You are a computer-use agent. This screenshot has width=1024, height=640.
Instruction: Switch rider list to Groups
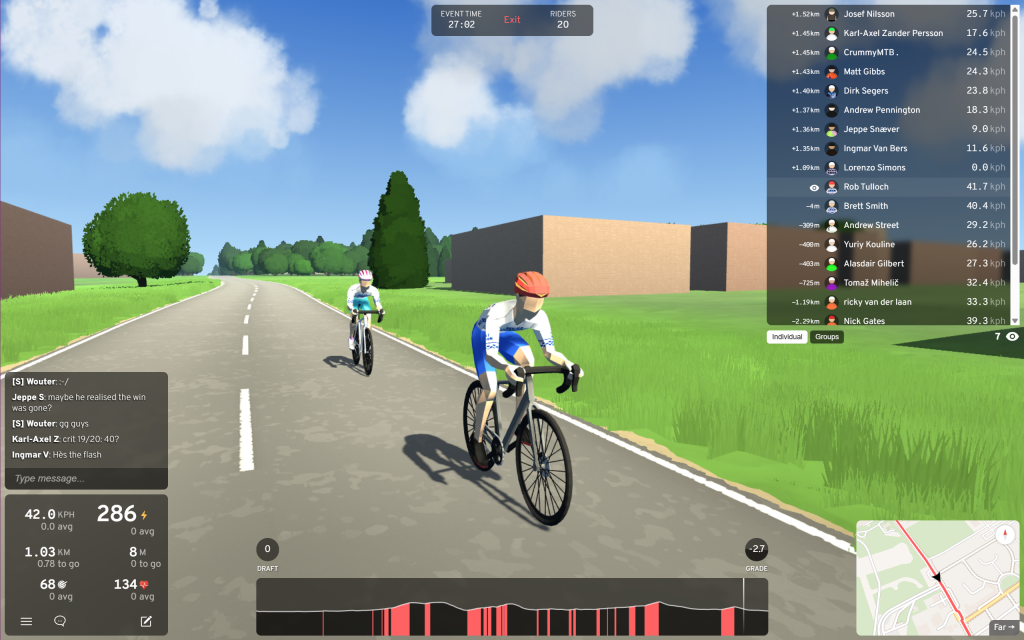[827, 337]
